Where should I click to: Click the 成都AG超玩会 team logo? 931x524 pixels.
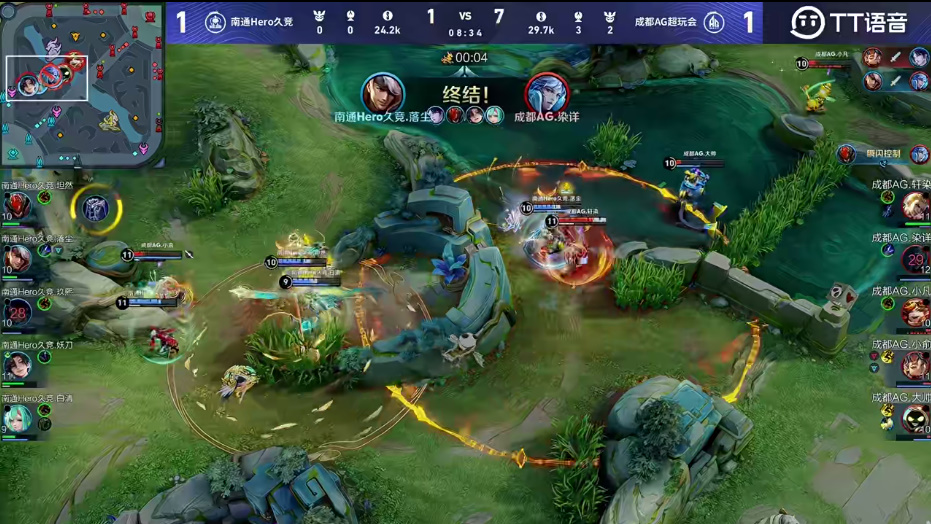pyautogui.click(x=714, y=22)
